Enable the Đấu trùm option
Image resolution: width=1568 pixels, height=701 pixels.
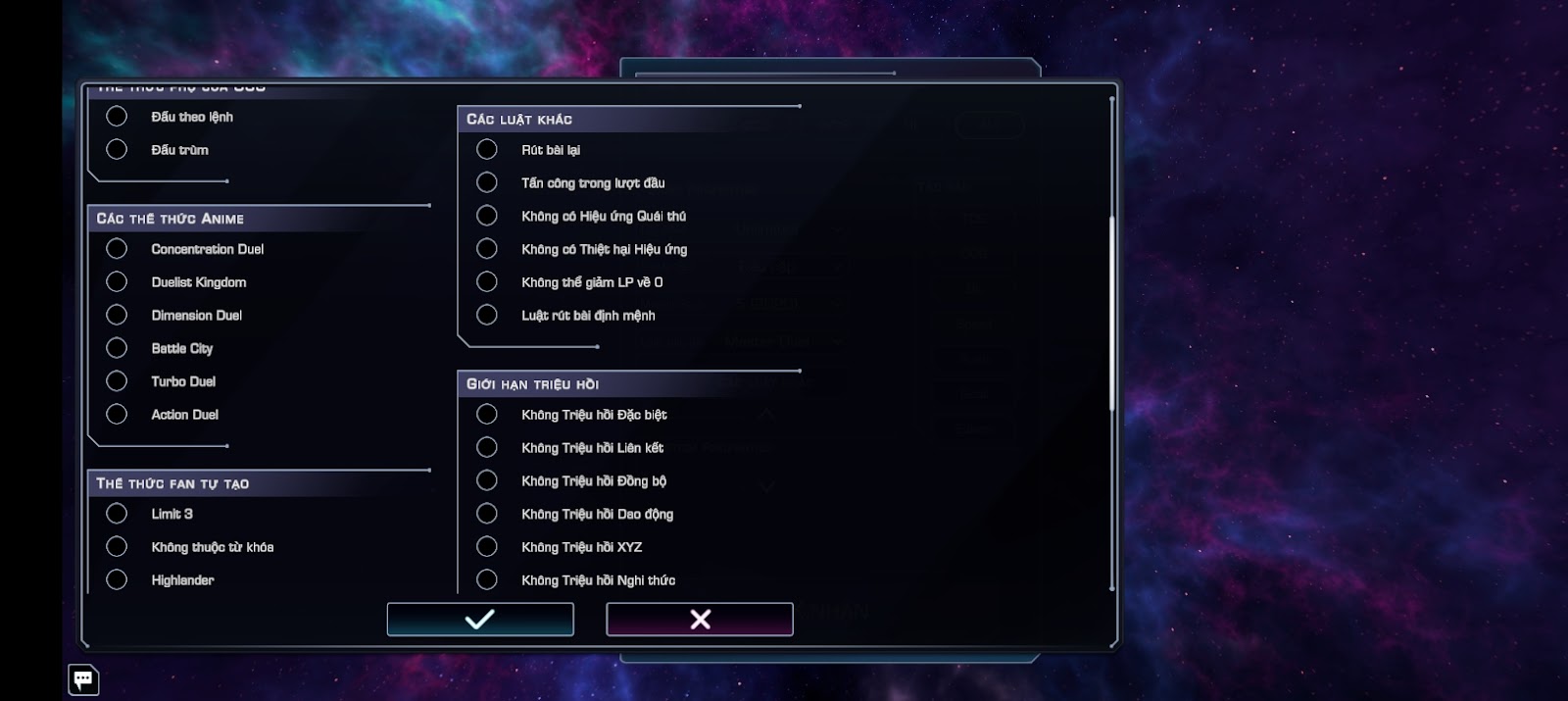coord(117,150)
